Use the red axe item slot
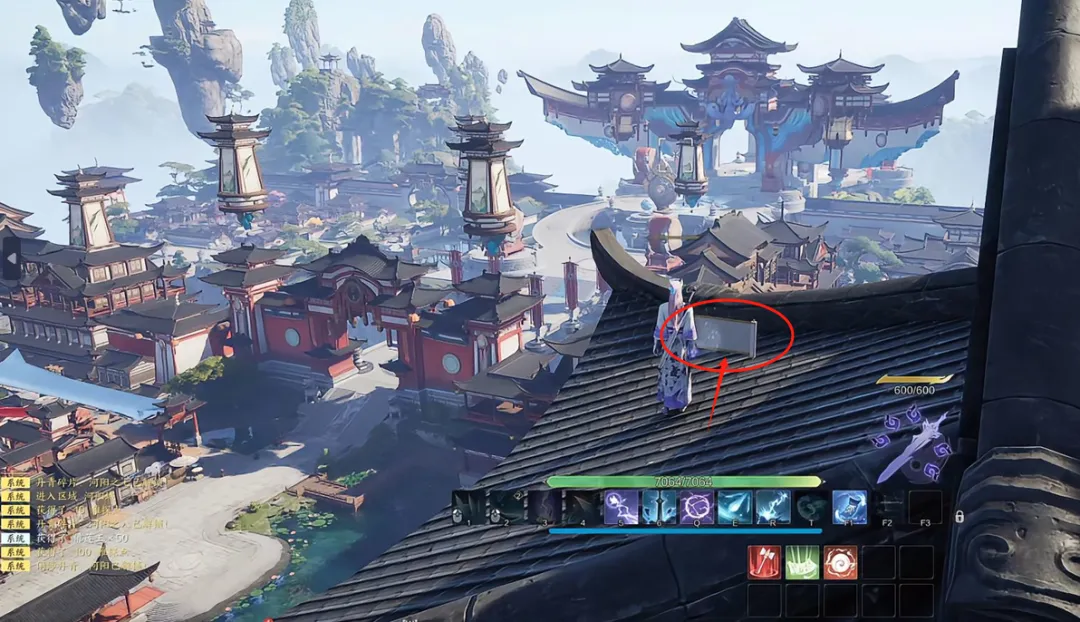Screen dimensions: 1080x622 (x=764, y=562)
